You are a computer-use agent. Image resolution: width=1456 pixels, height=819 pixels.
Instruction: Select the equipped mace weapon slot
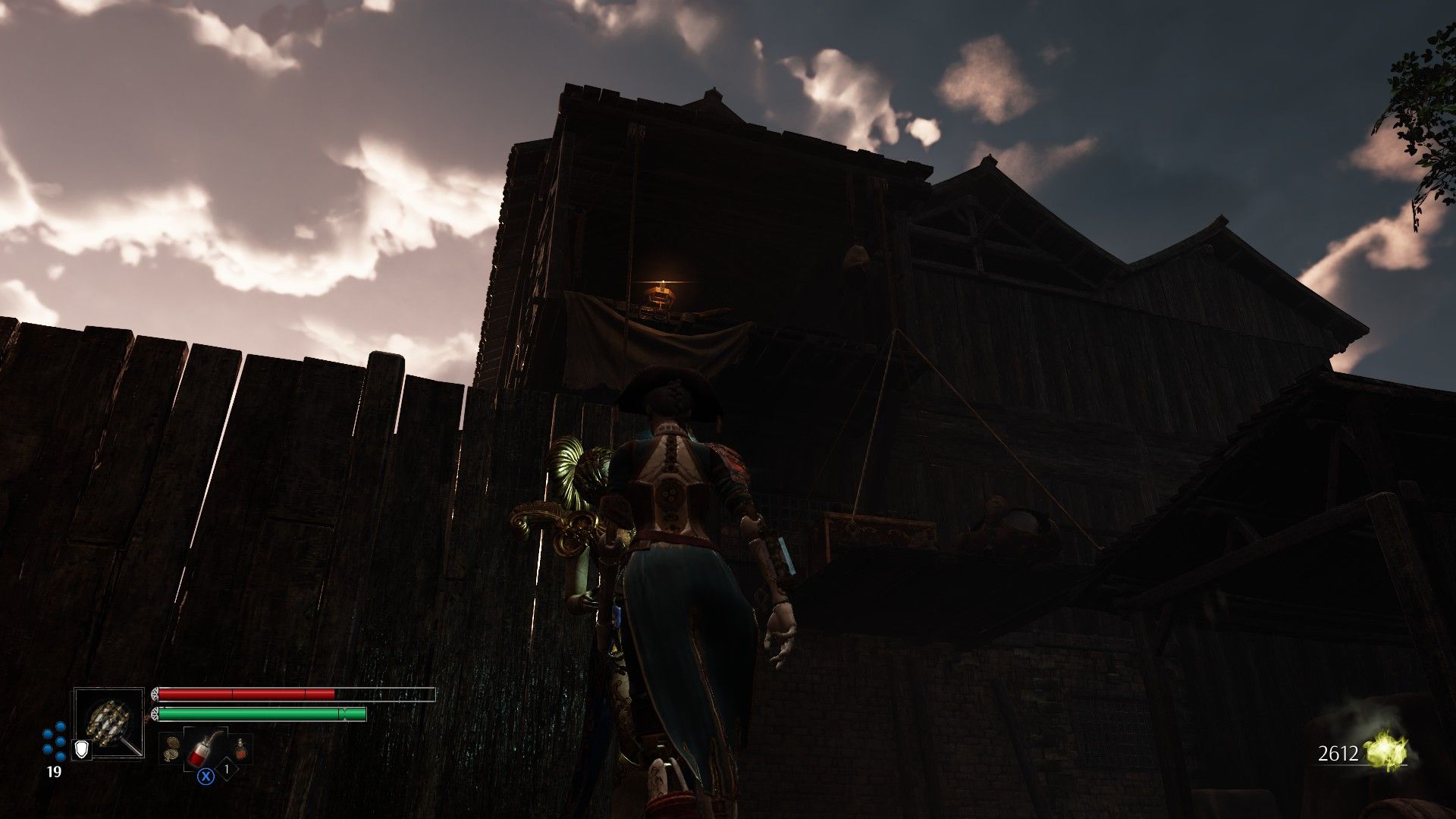pyautogui.click(x=109, y=721)
